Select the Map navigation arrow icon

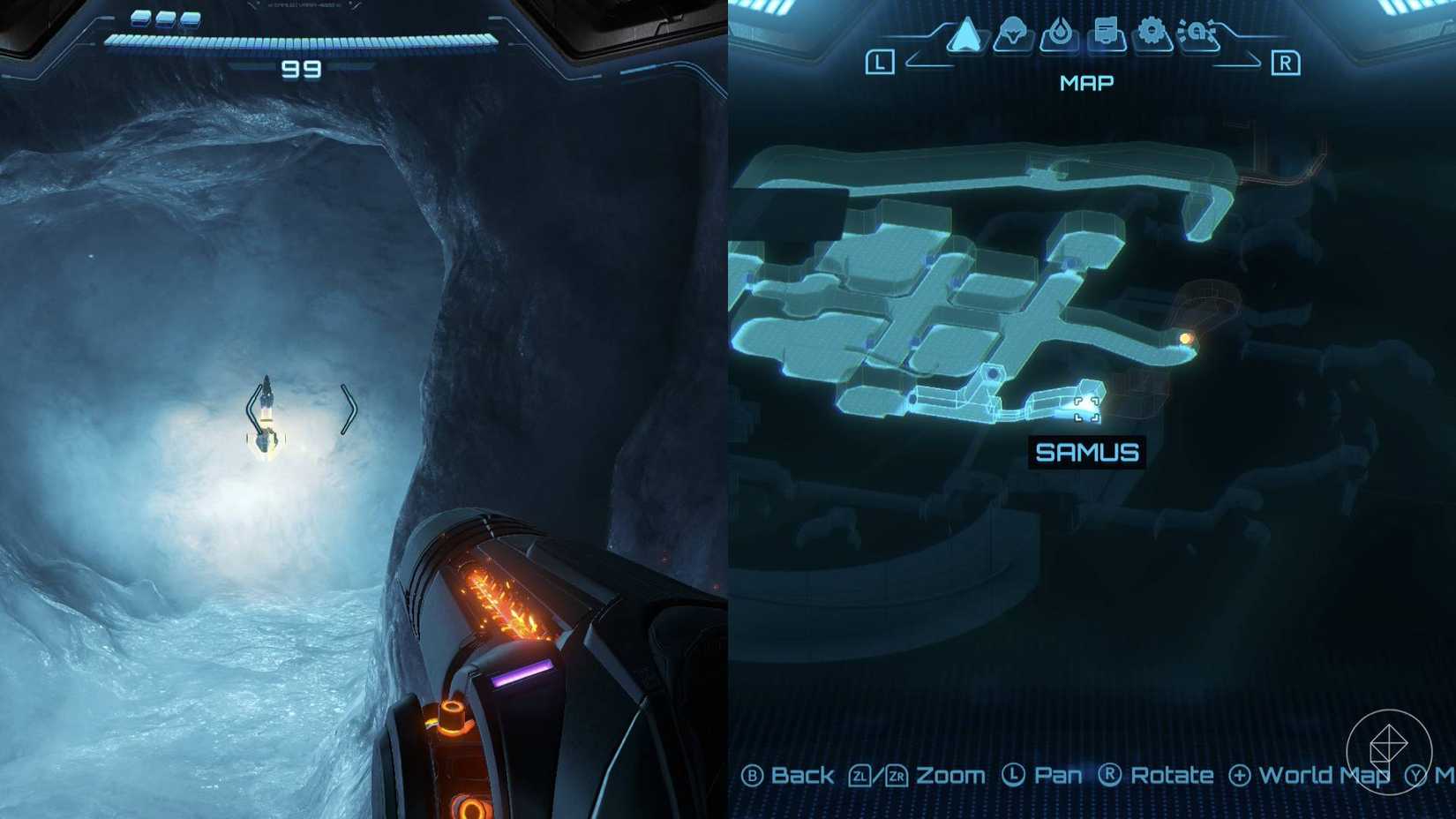(x=968, y=35)
